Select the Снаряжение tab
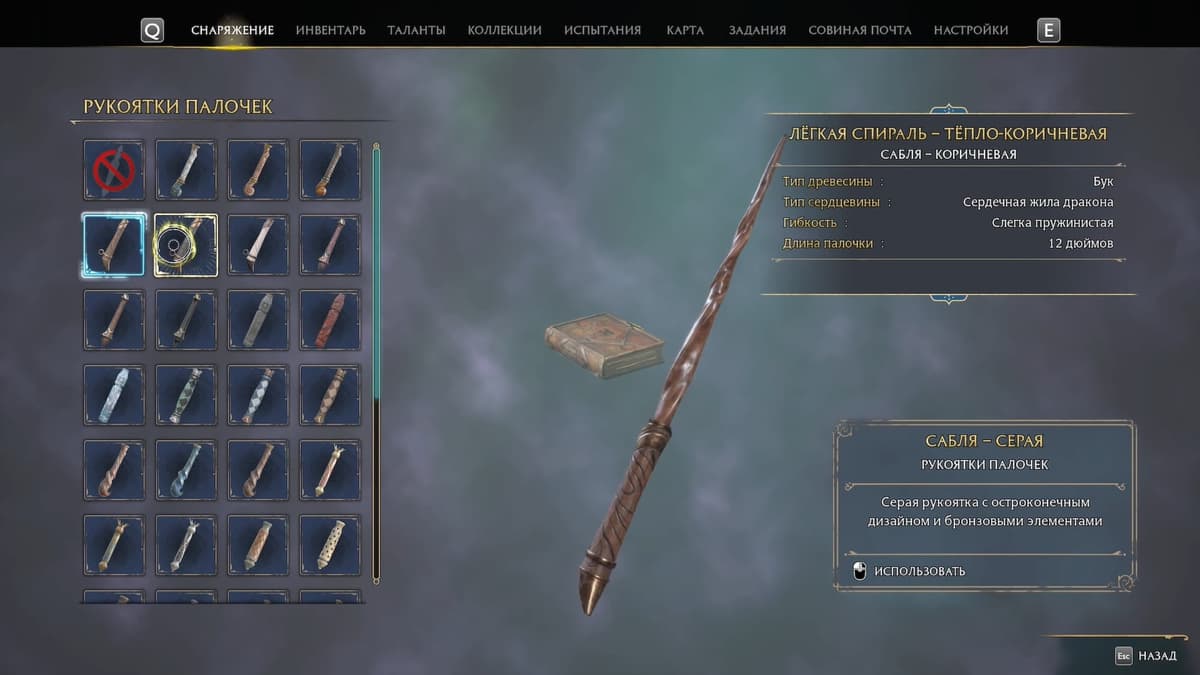The width and height of the screenshot is (1200, 675). click(x=232, y=30)
